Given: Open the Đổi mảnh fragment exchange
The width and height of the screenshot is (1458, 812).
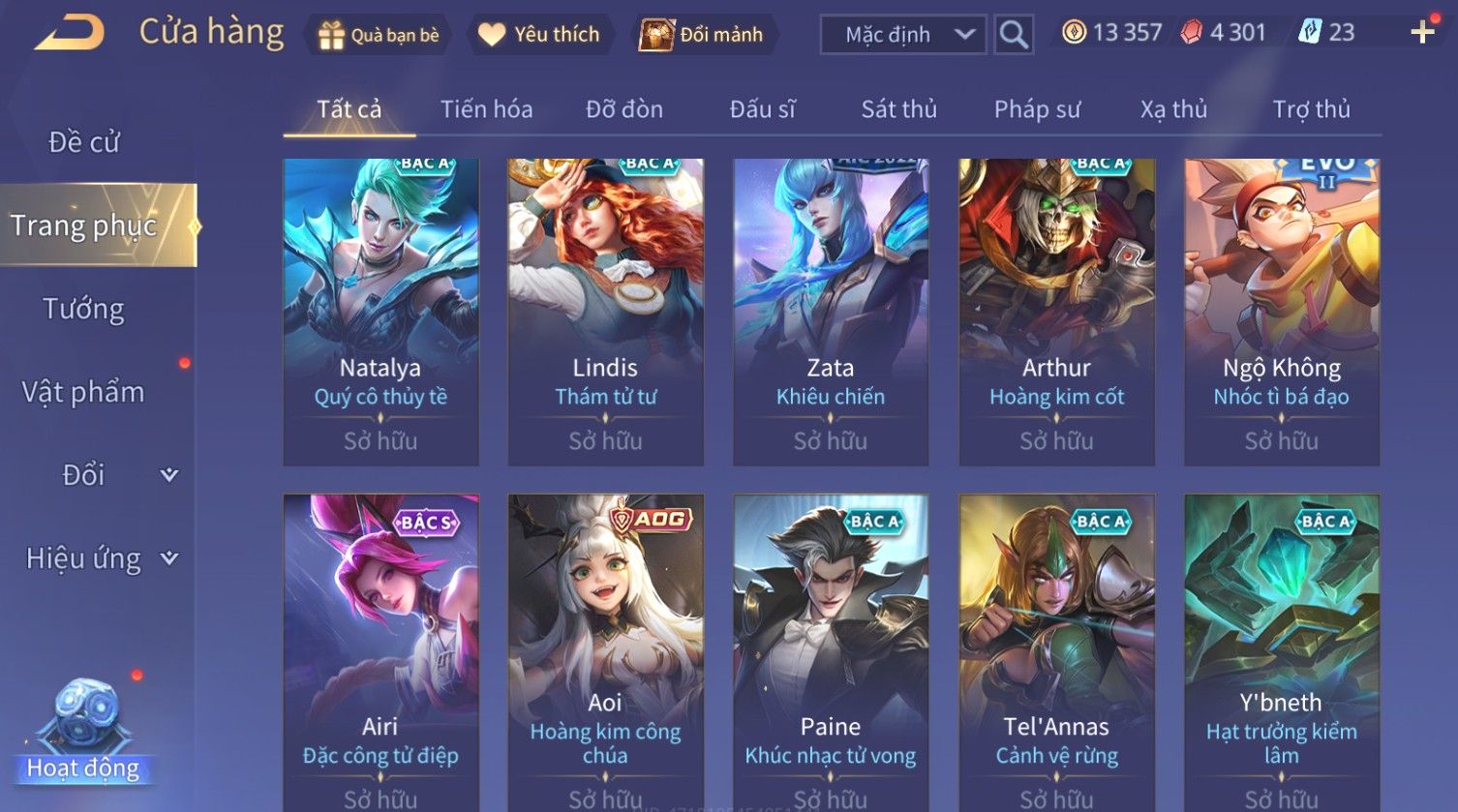Looking at the screenshot, I should (702, 35).
